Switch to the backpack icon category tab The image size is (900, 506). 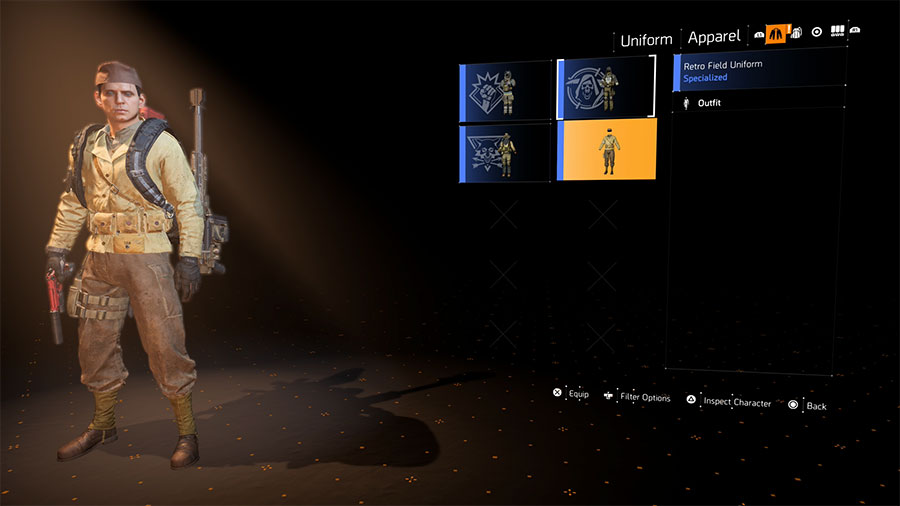click(x=796, y=33)
